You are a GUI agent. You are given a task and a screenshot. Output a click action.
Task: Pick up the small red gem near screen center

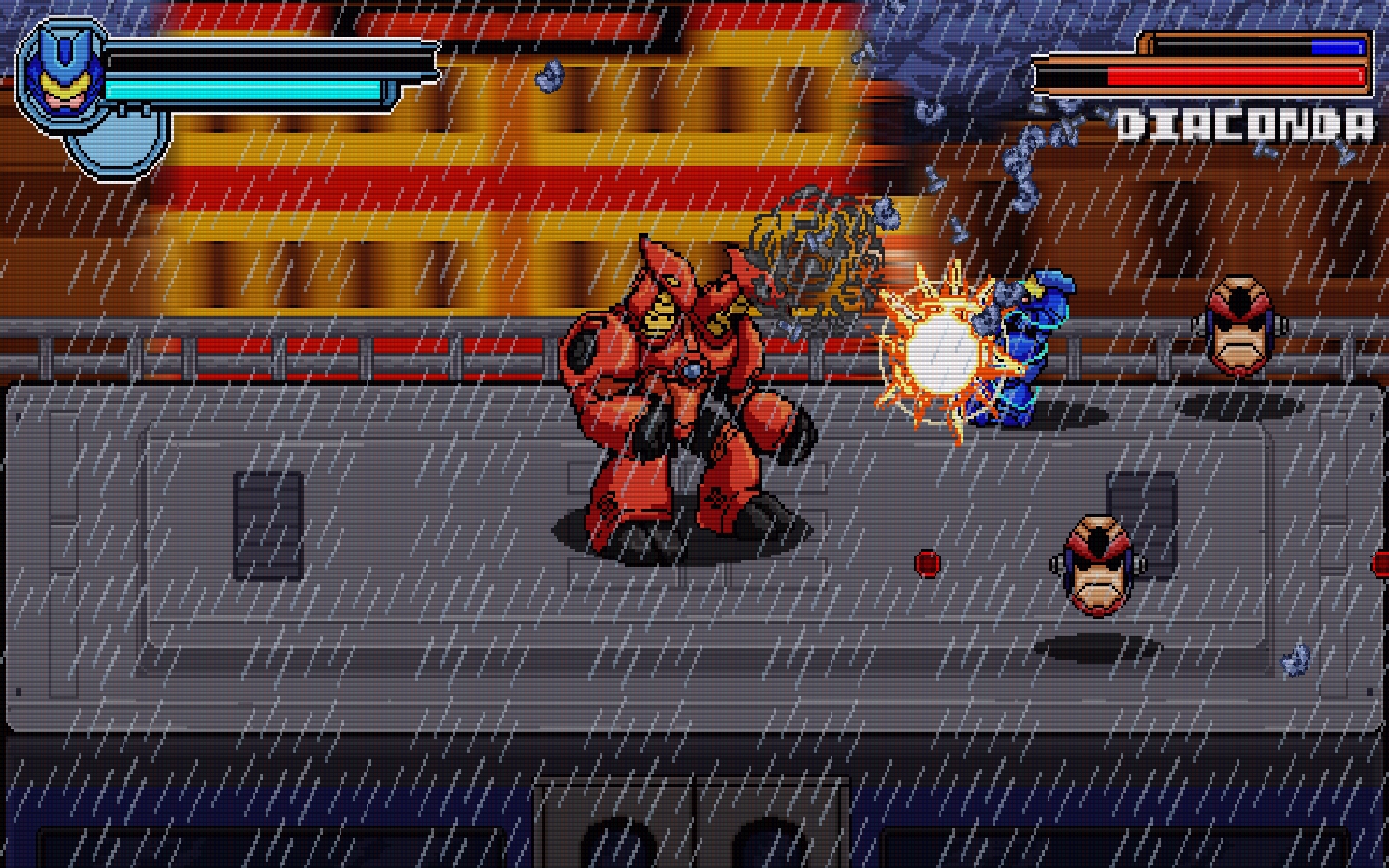pyautogui.click(x=929, y=564)
